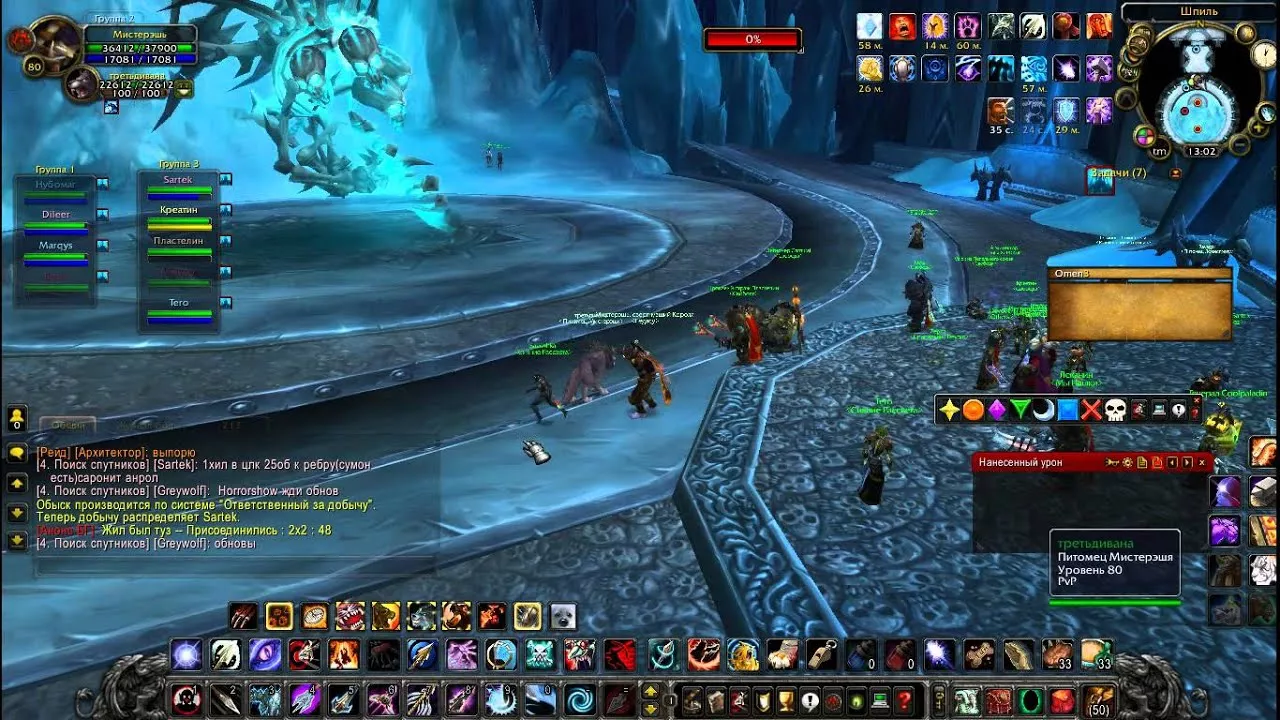Target raid member Tero's frame

click(179, 308)
